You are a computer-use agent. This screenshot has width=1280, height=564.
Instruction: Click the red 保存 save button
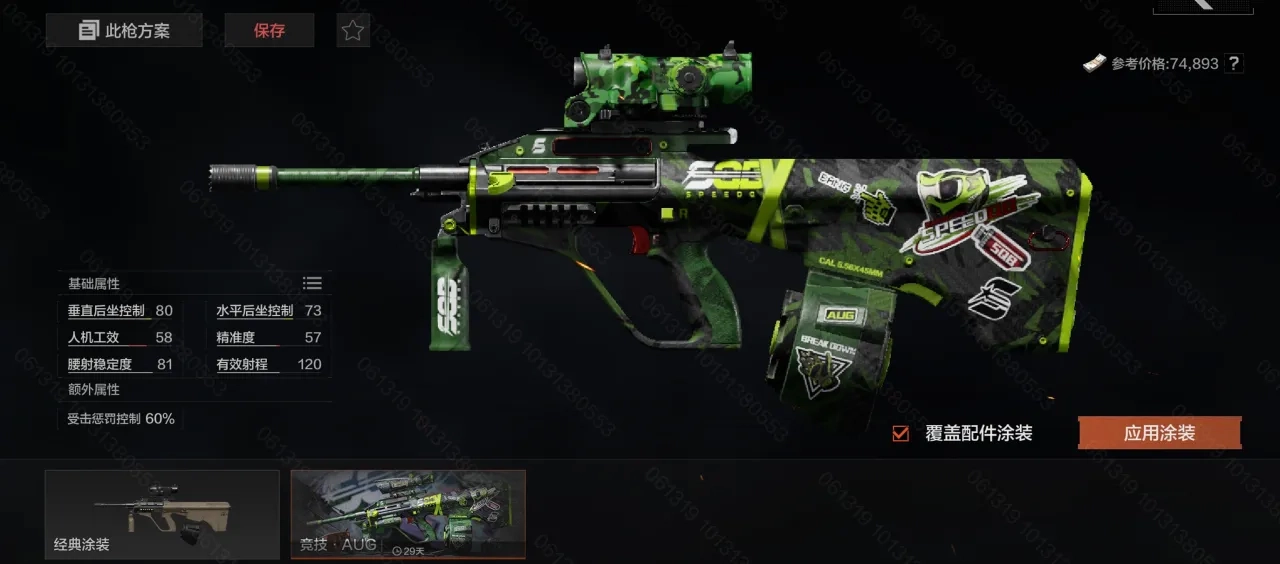[269, 30]
